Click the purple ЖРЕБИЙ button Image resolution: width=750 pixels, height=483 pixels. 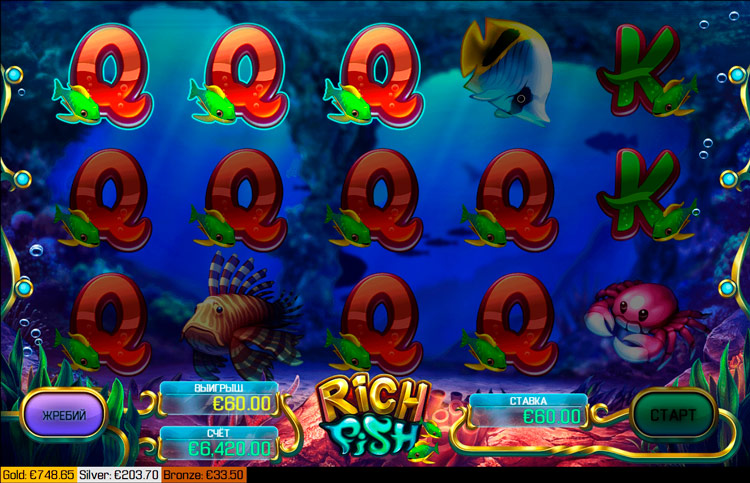(x=63, y=414)
